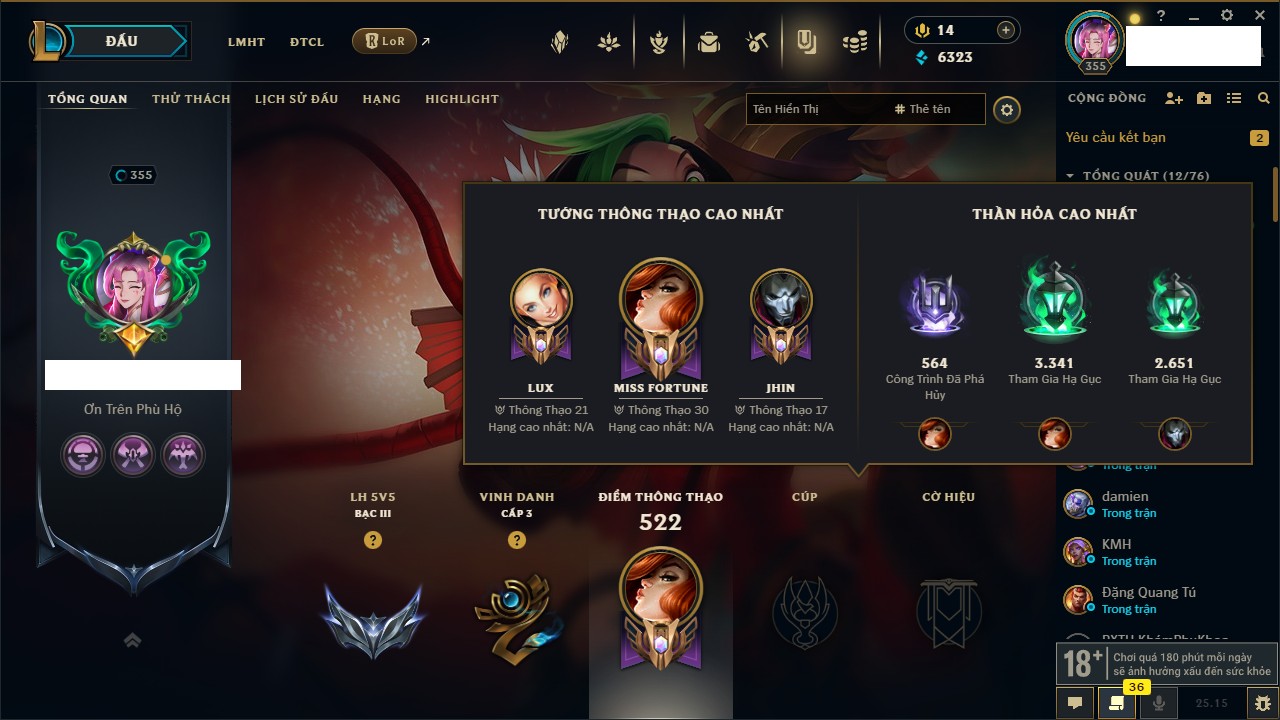
Task: Open the Yêu cầu kết bạn requests
Action: pos(1115,137)
